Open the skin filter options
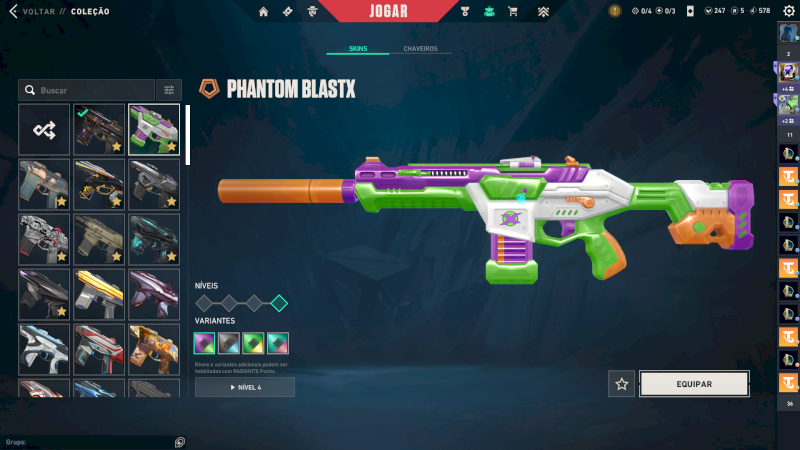The width and height of the screenshot is (800, 450). coord(170,90)
